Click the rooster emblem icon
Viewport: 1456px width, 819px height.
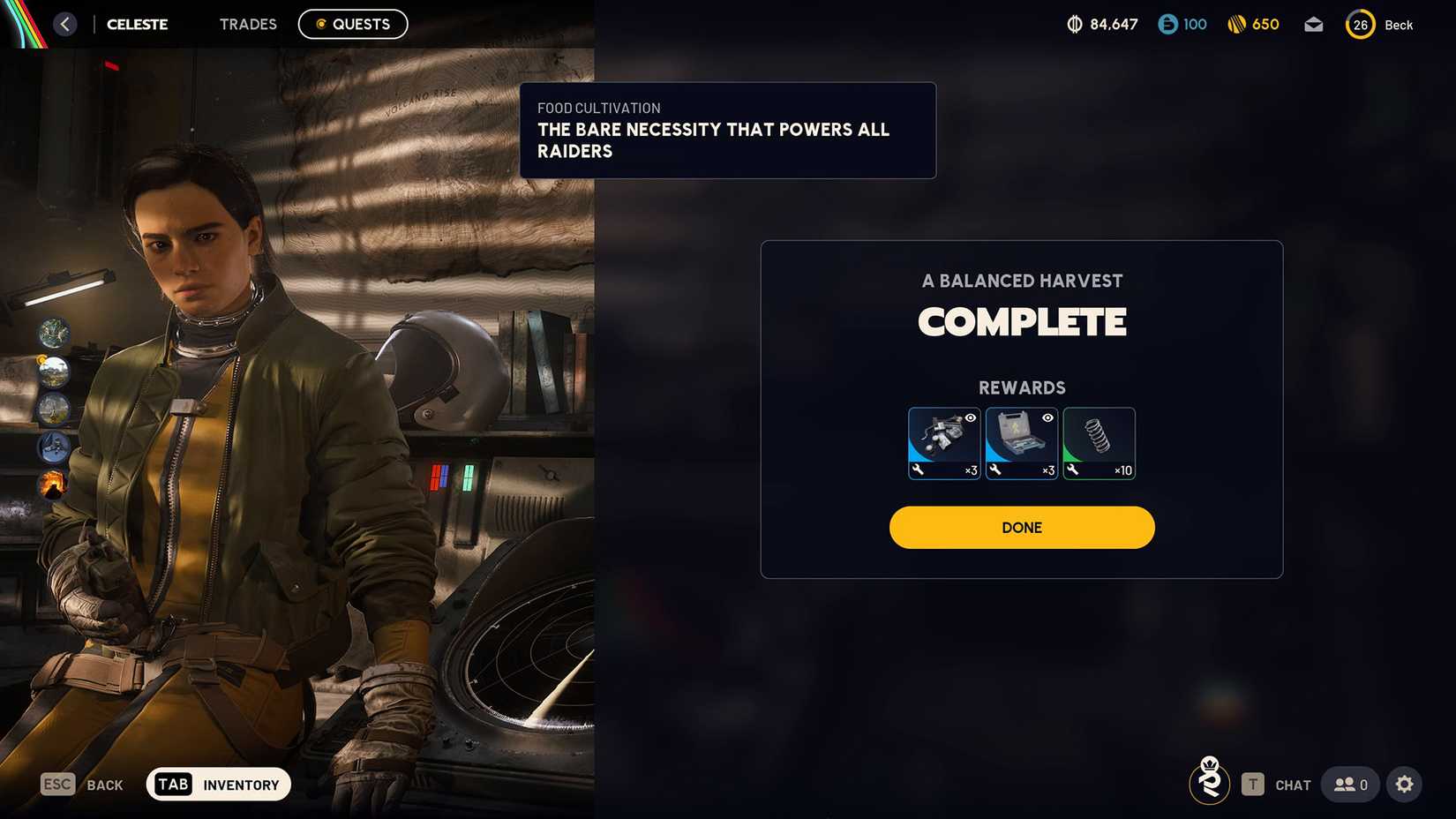tap(1209, 781)
